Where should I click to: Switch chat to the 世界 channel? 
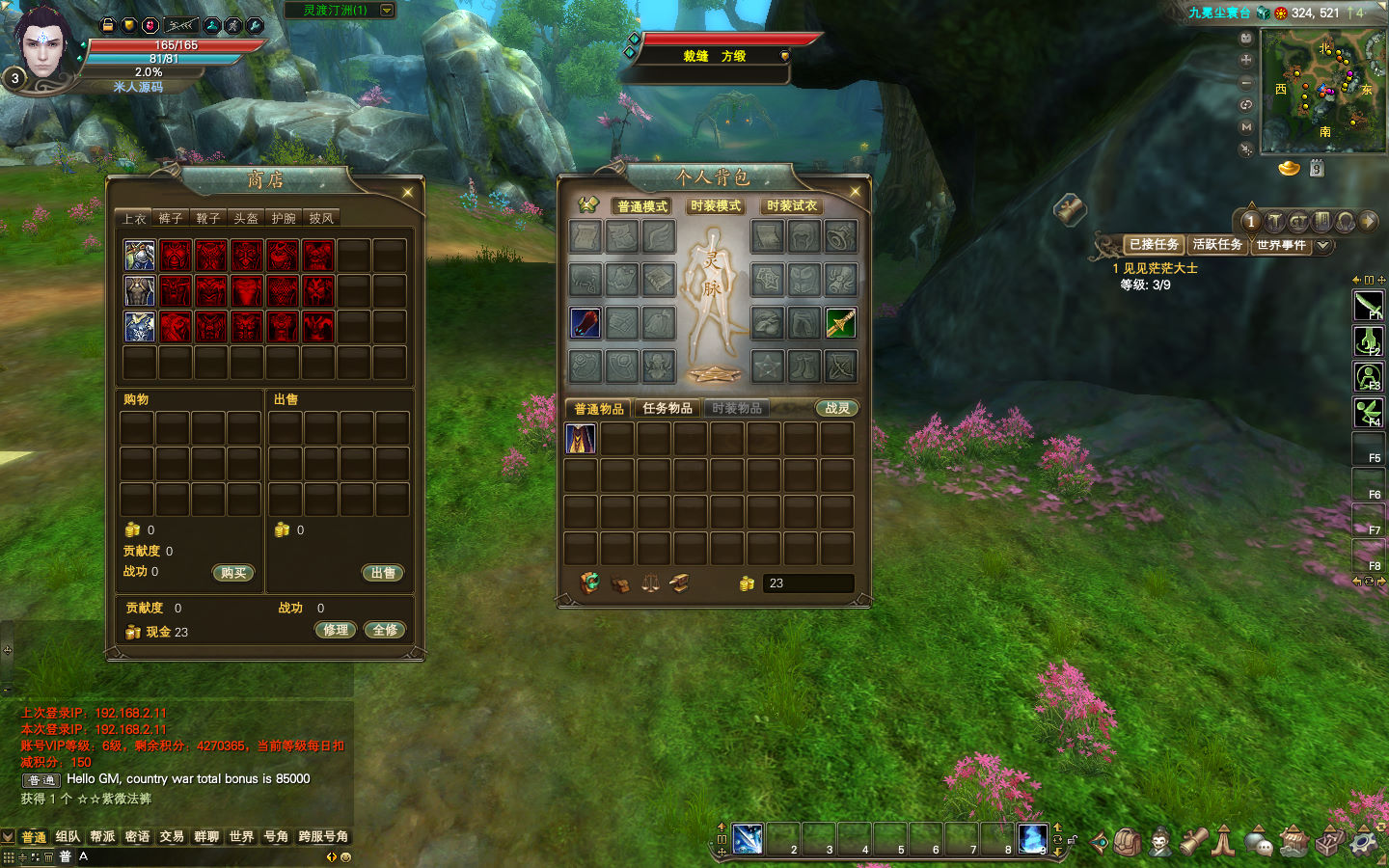241,837
